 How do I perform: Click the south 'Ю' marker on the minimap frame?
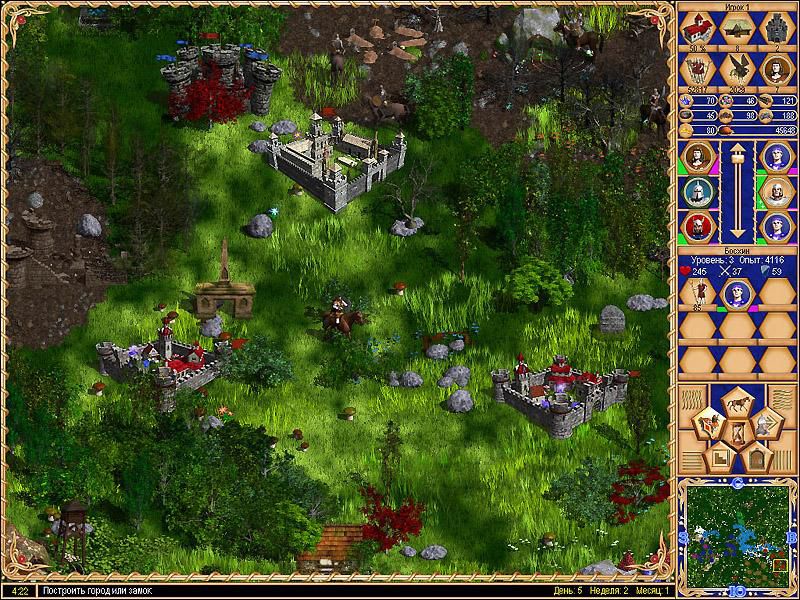(x=737, y=590)
